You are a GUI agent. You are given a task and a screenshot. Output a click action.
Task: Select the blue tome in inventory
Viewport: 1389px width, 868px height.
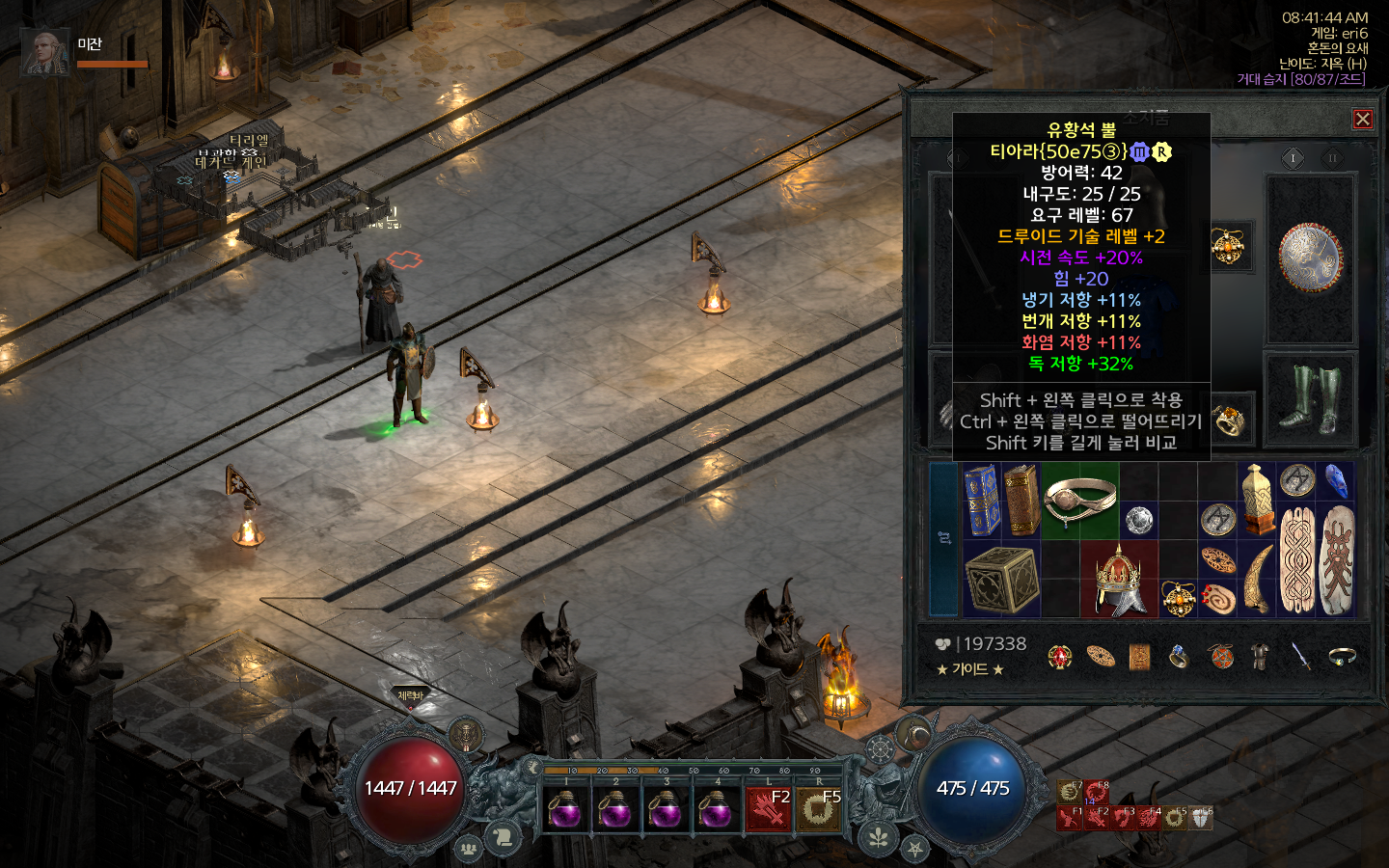[982, 500]
